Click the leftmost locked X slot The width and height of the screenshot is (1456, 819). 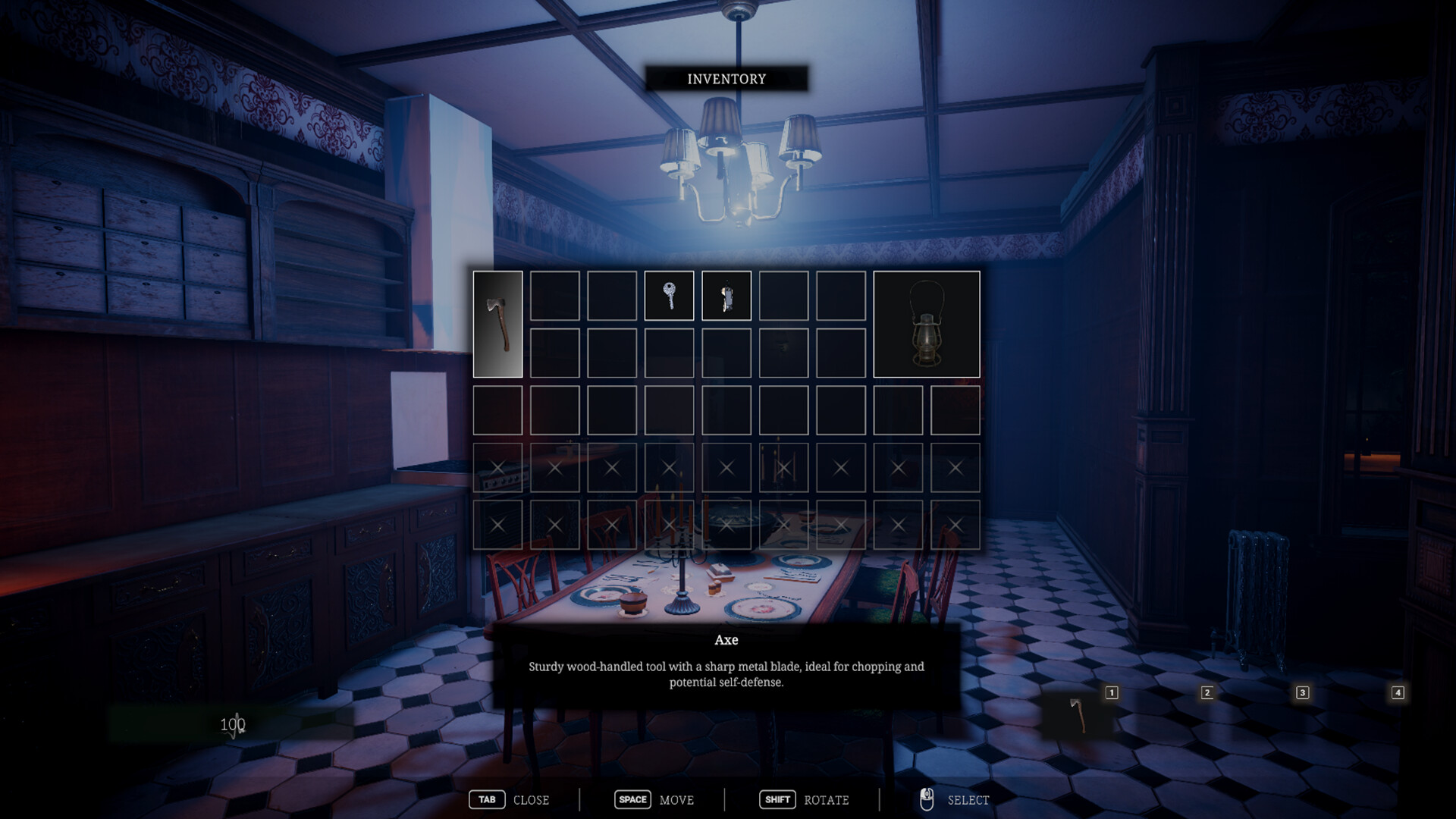[x=497, y=468]
